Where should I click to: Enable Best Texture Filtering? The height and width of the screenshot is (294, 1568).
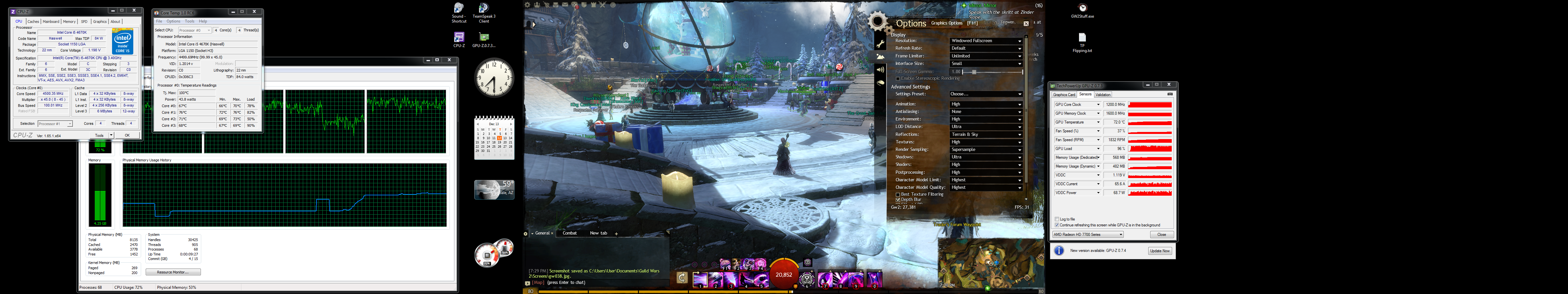click(x=898, y=194)
